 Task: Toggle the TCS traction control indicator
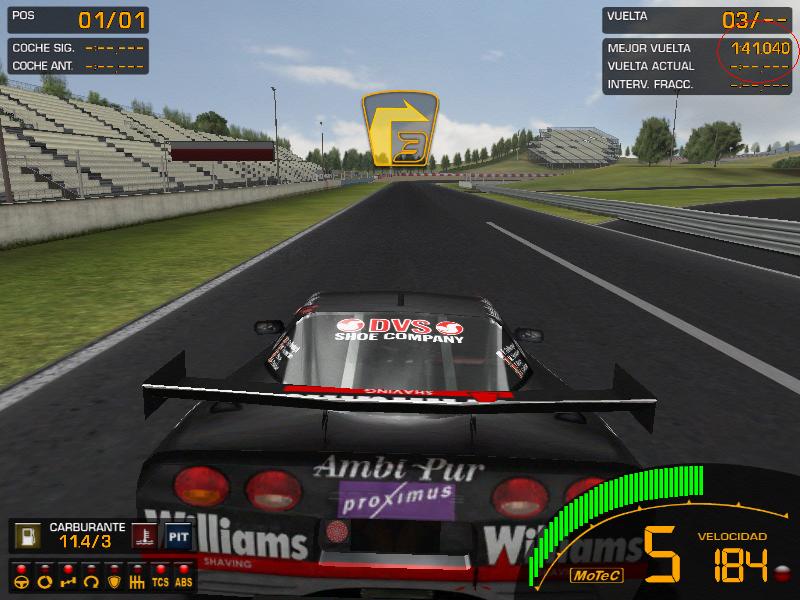(160, 580)
